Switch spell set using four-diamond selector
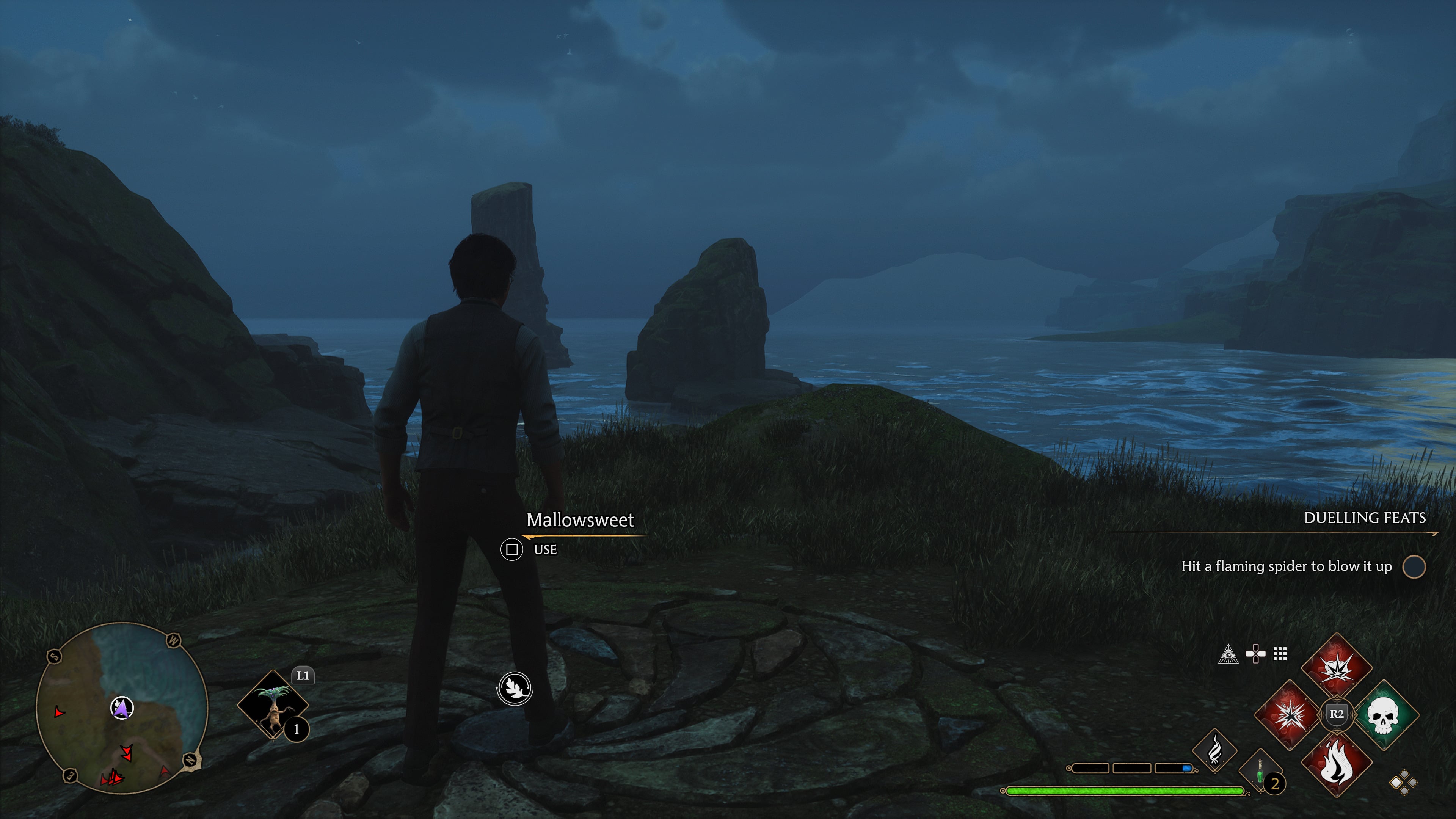The height and width of the screenshot is (819, 1456). pyautogui.click(x=1403, y=783)
